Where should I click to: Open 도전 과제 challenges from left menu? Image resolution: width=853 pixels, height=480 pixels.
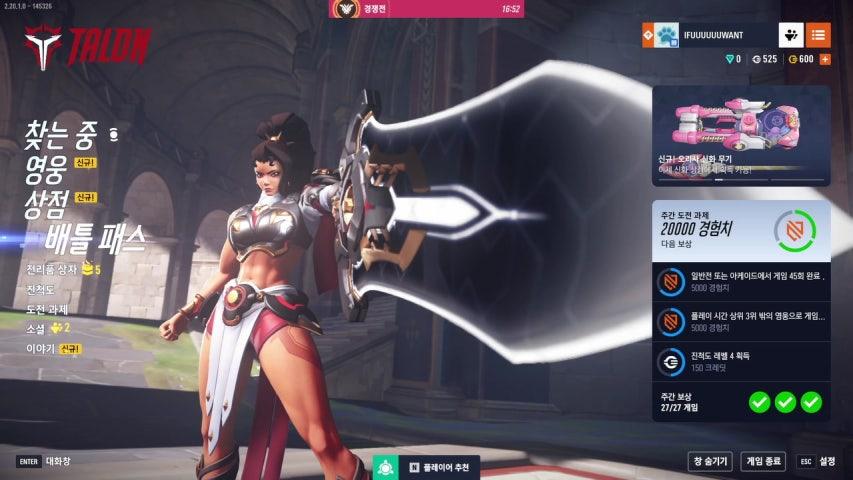[x=48, y=309]
